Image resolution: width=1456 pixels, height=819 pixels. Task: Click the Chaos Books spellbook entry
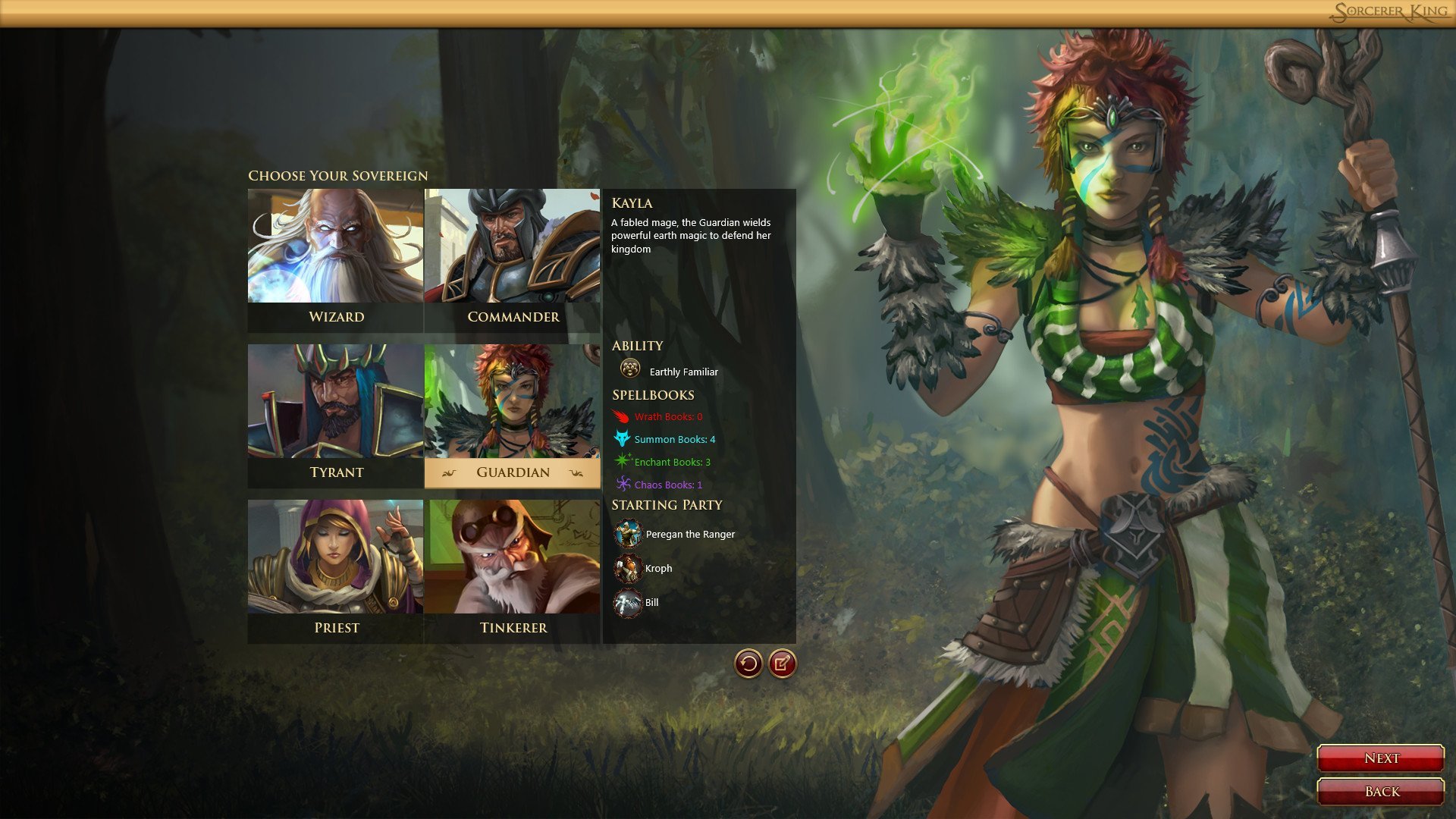(x=667, y=485)
